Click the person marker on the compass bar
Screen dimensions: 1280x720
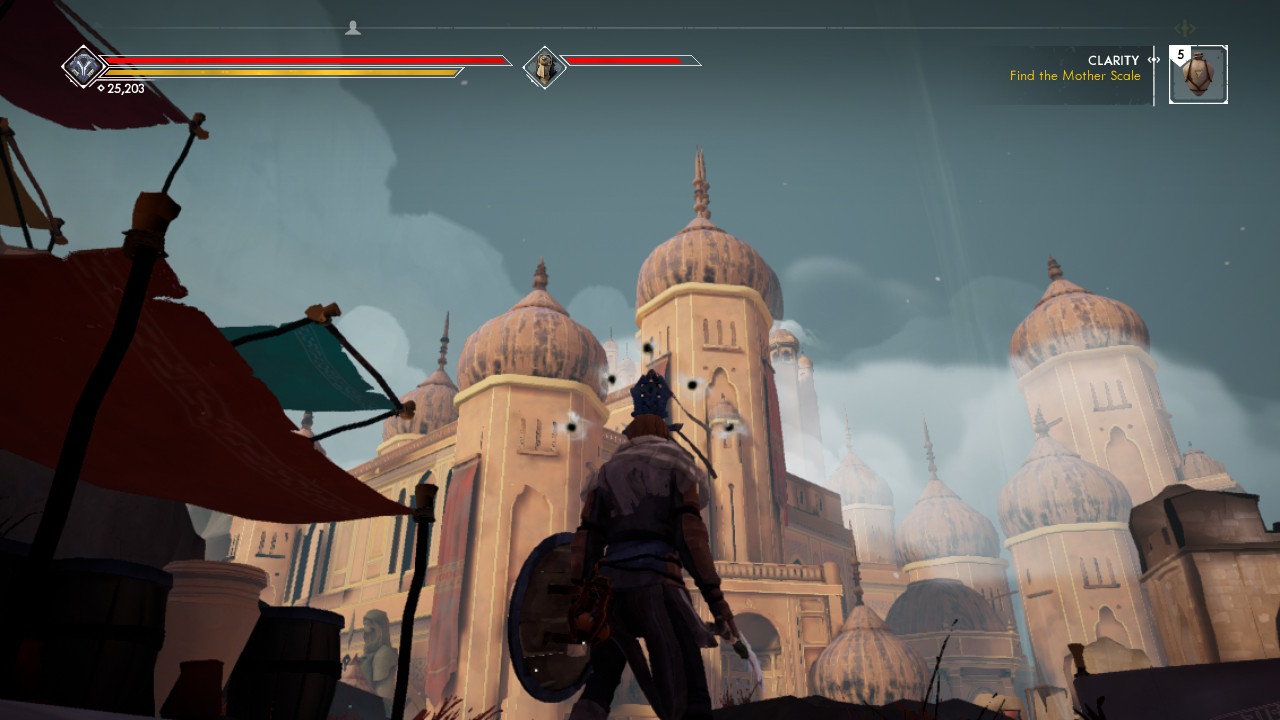click(353, 28)
